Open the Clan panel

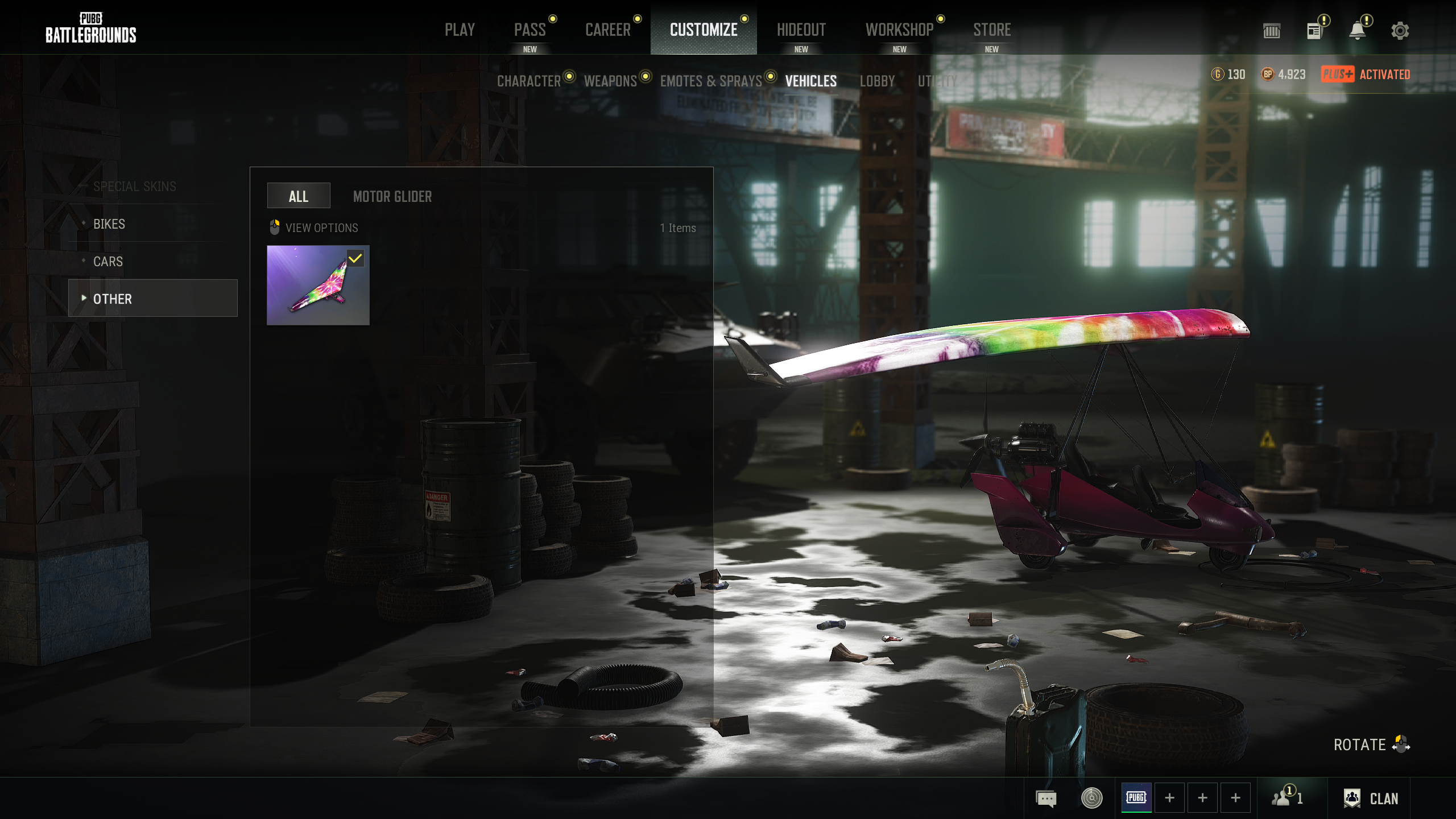1371,799
